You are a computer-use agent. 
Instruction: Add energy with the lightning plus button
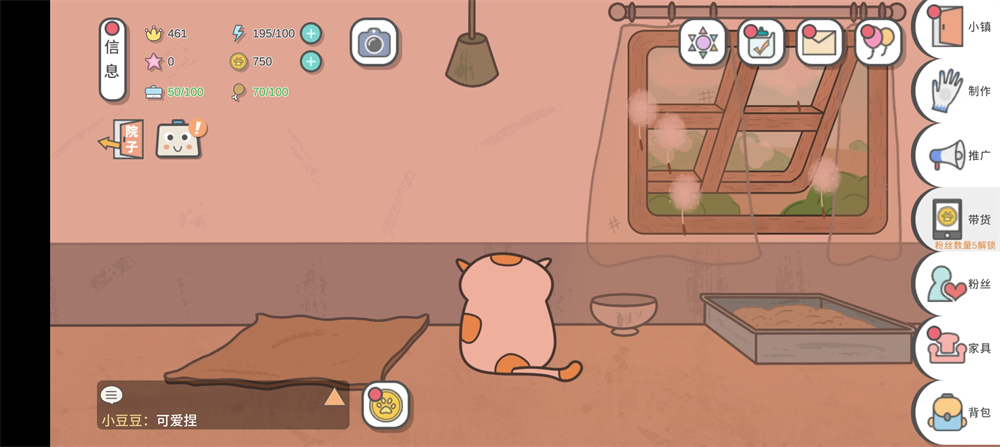click(x=311, y=33)
